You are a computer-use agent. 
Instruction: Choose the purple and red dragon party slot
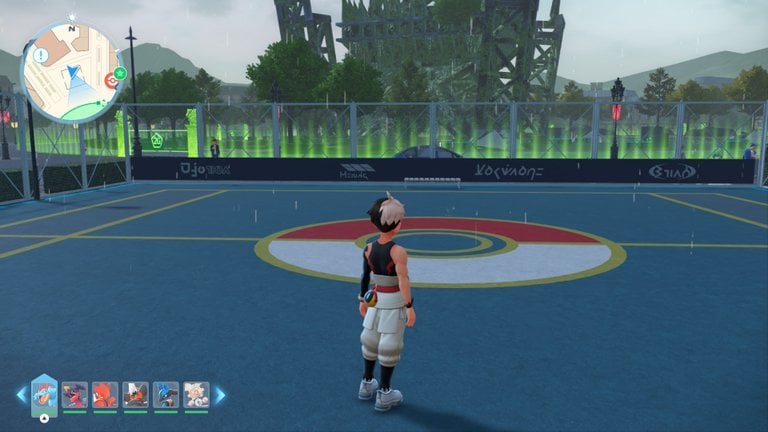click(74, 394)
